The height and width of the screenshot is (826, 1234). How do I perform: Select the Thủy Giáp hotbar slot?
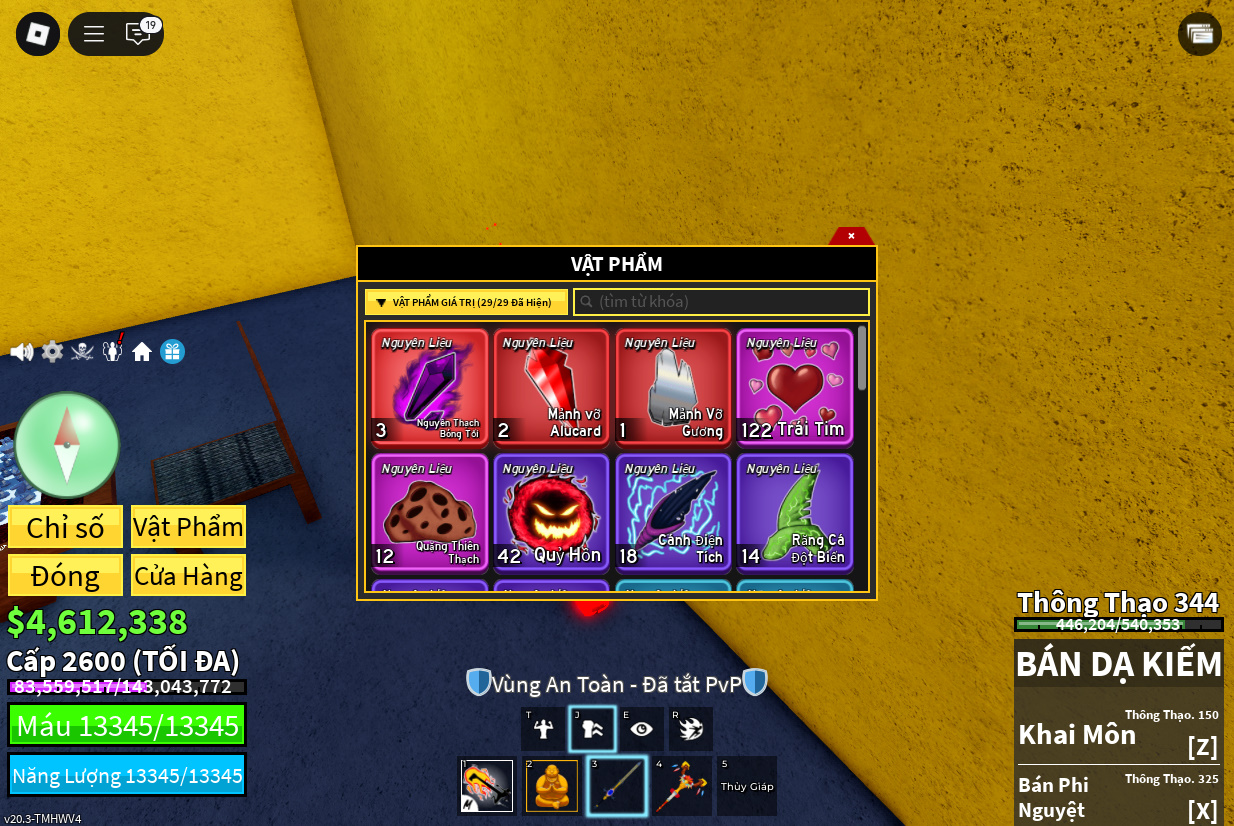click(x=747, y=786)
